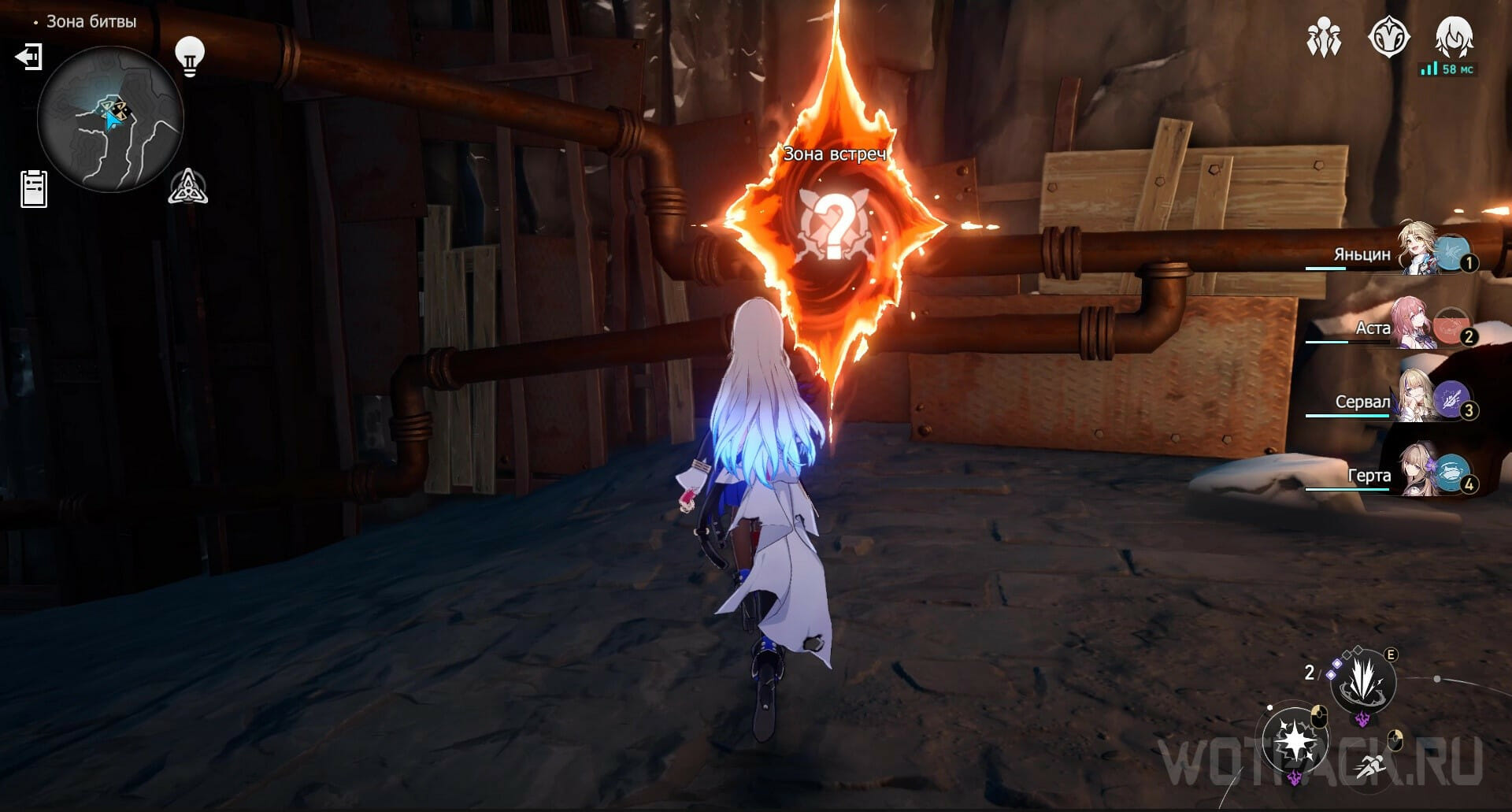
Task: Open the character head icon above the ping
Action: pyautogui.click(x=1454, y=36)
